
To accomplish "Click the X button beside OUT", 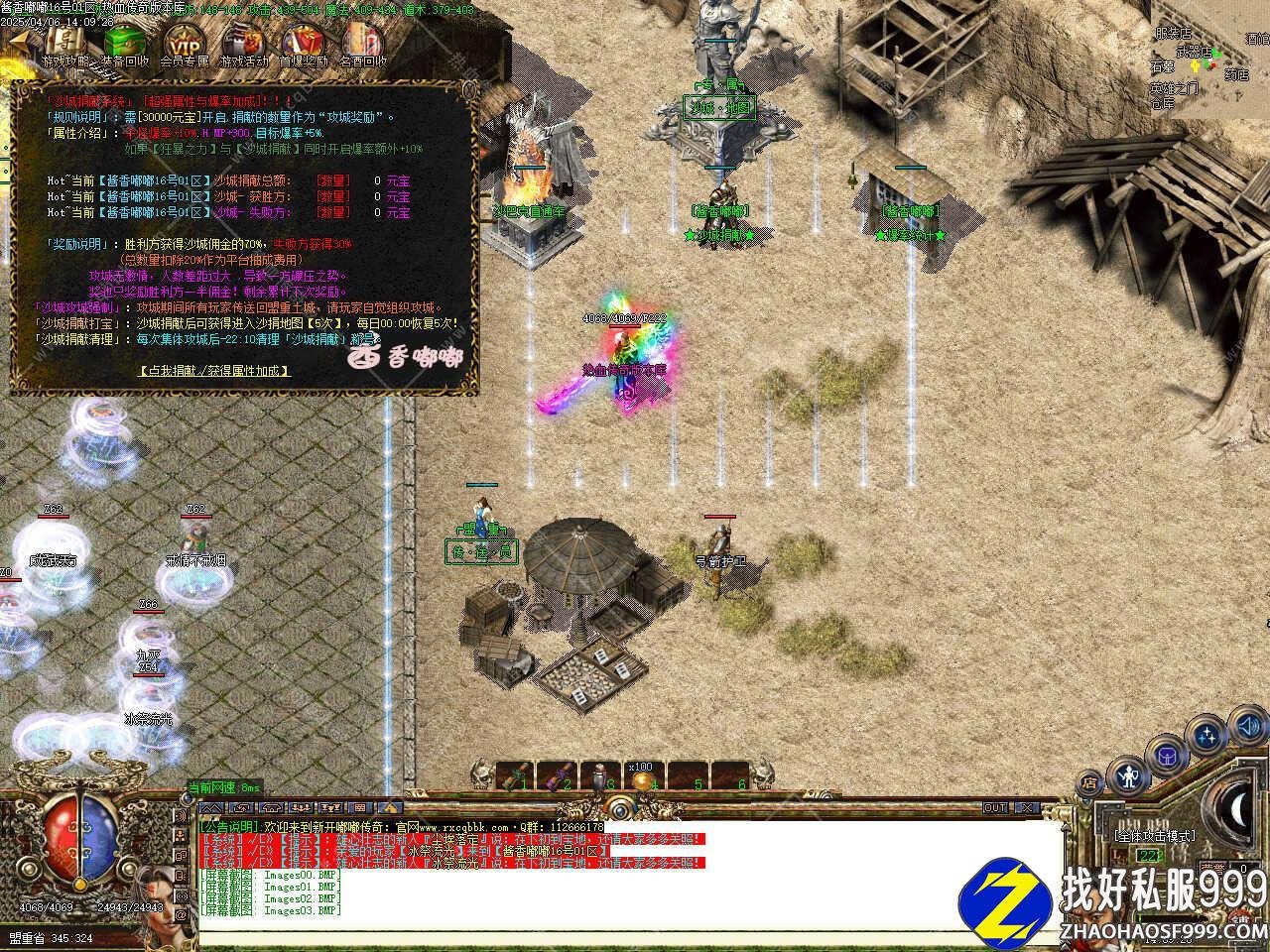I will (1027, 808).
